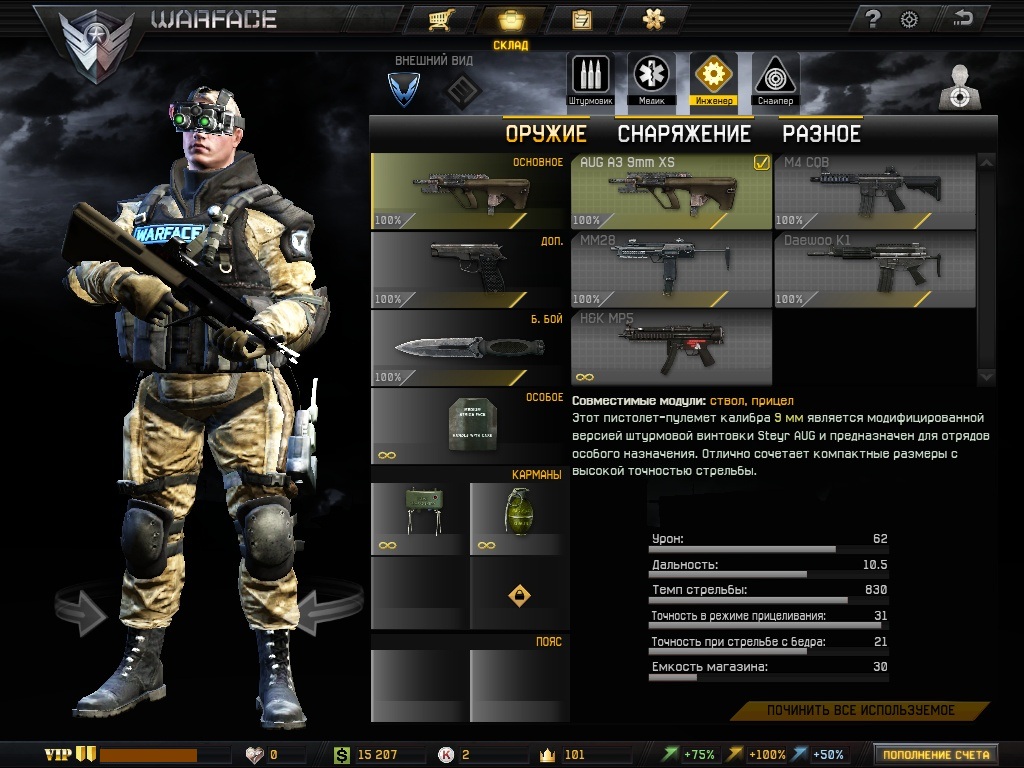Click the Пополнение счета button
The height and width of the screenshot is (768, 1024).
pyautogui.click(x=936, y=754)
